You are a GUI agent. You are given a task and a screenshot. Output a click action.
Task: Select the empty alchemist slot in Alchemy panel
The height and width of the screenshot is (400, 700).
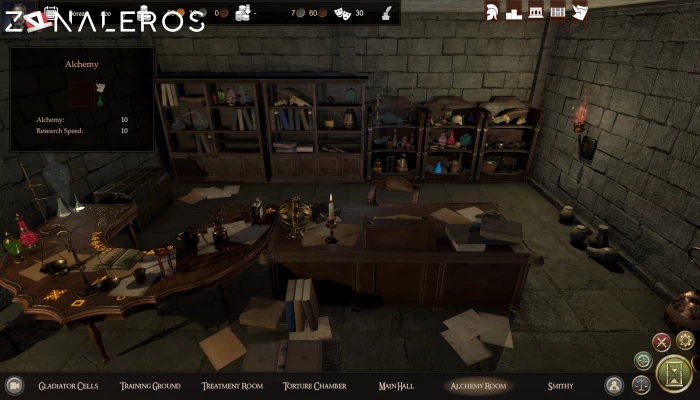click(x=80, y=95)
